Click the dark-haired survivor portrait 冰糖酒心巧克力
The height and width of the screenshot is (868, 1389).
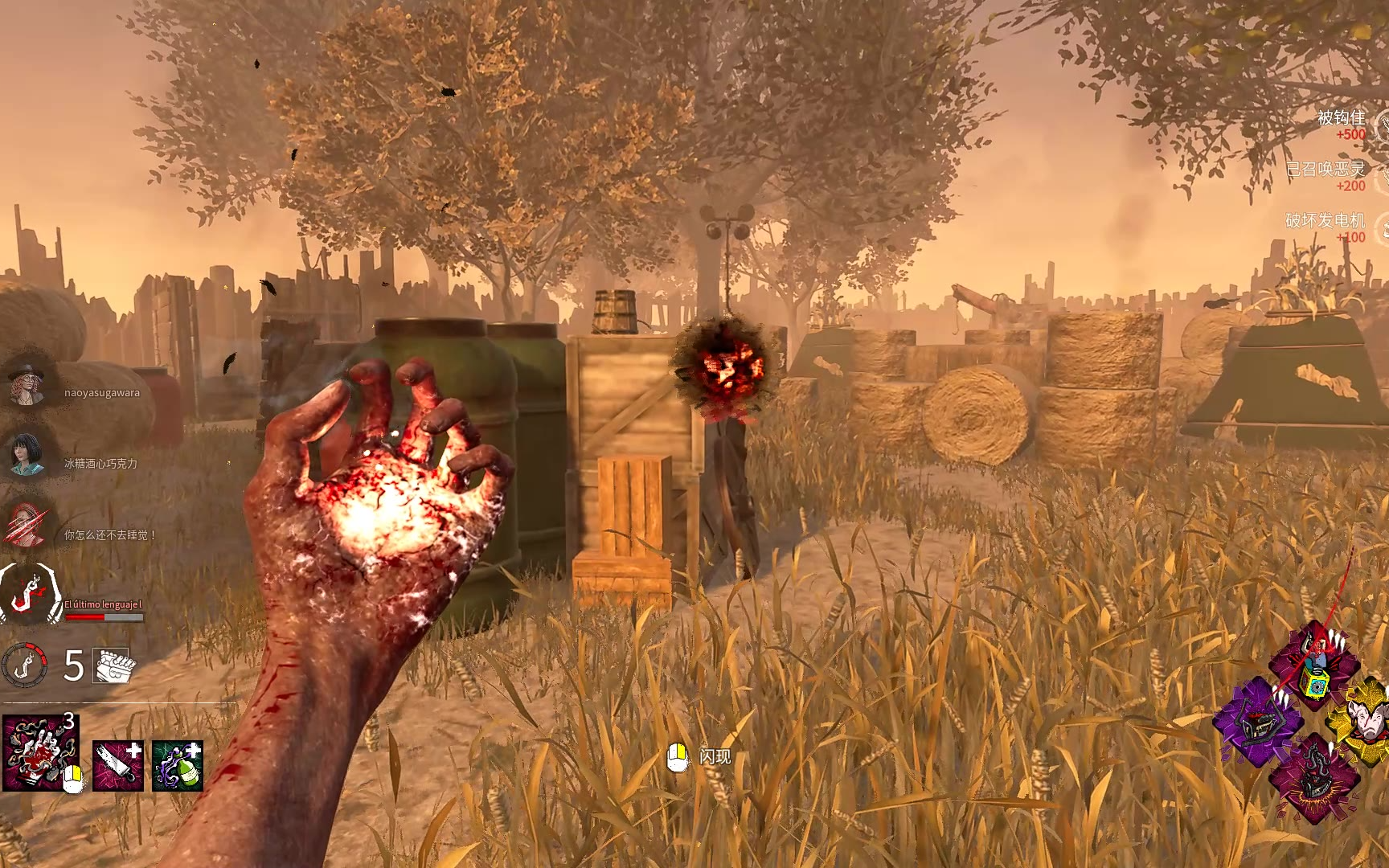click(x=28, y=454)
